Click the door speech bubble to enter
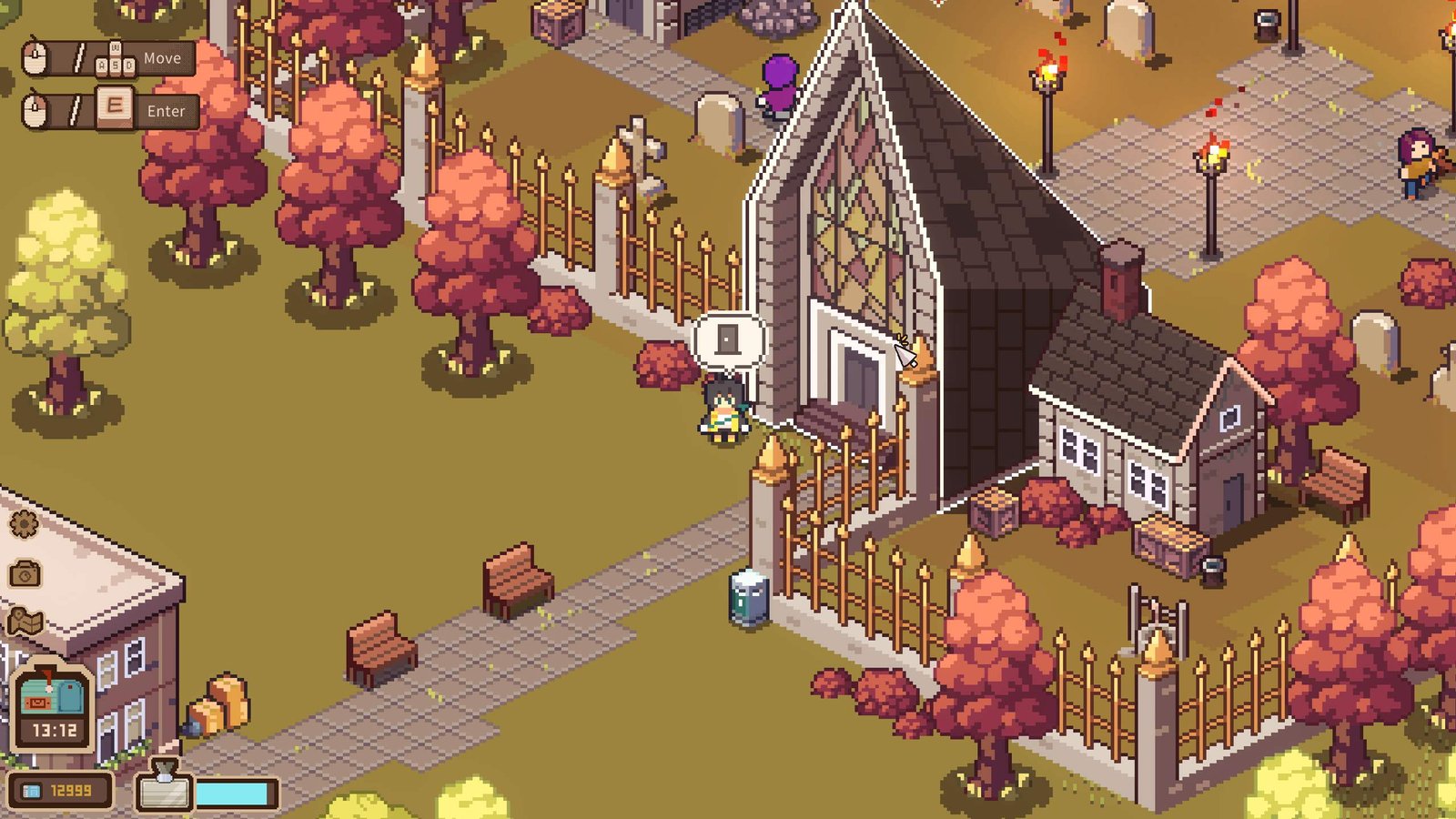Viewport: 1456px width, 819px height. [727, 340]
